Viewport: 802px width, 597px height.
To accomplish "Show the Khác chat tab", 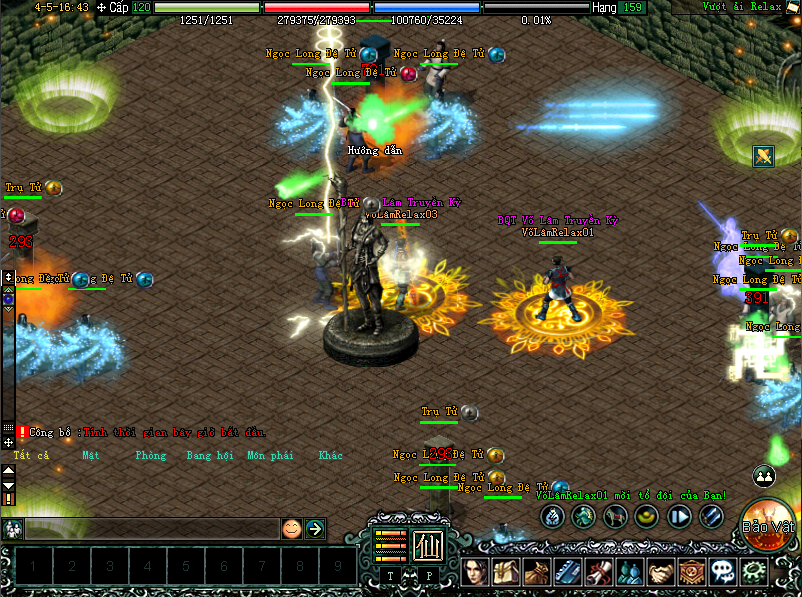I will pyautogui.click(x=330, y=456).
